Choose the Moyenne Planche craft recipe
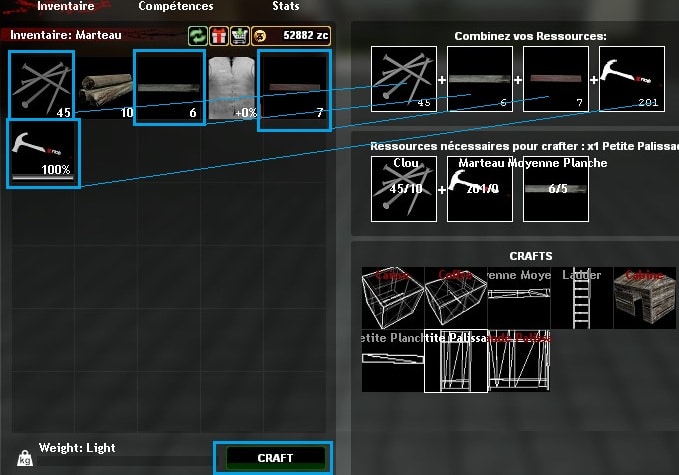Image resolution: width=679 pixels, height=475 pixels. 518,298
